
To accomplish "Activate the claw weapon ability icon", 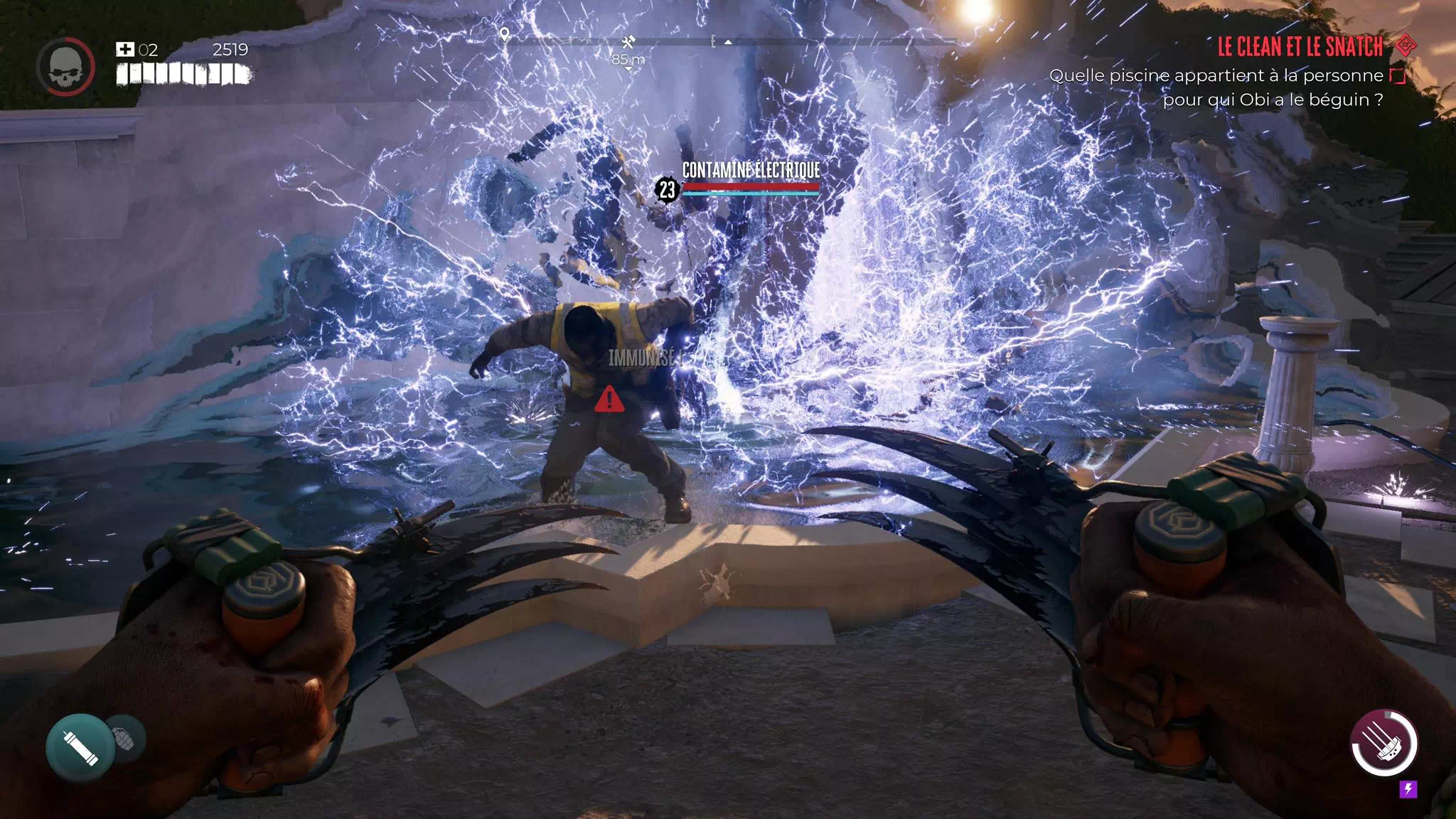I will tap(1383, 743).
